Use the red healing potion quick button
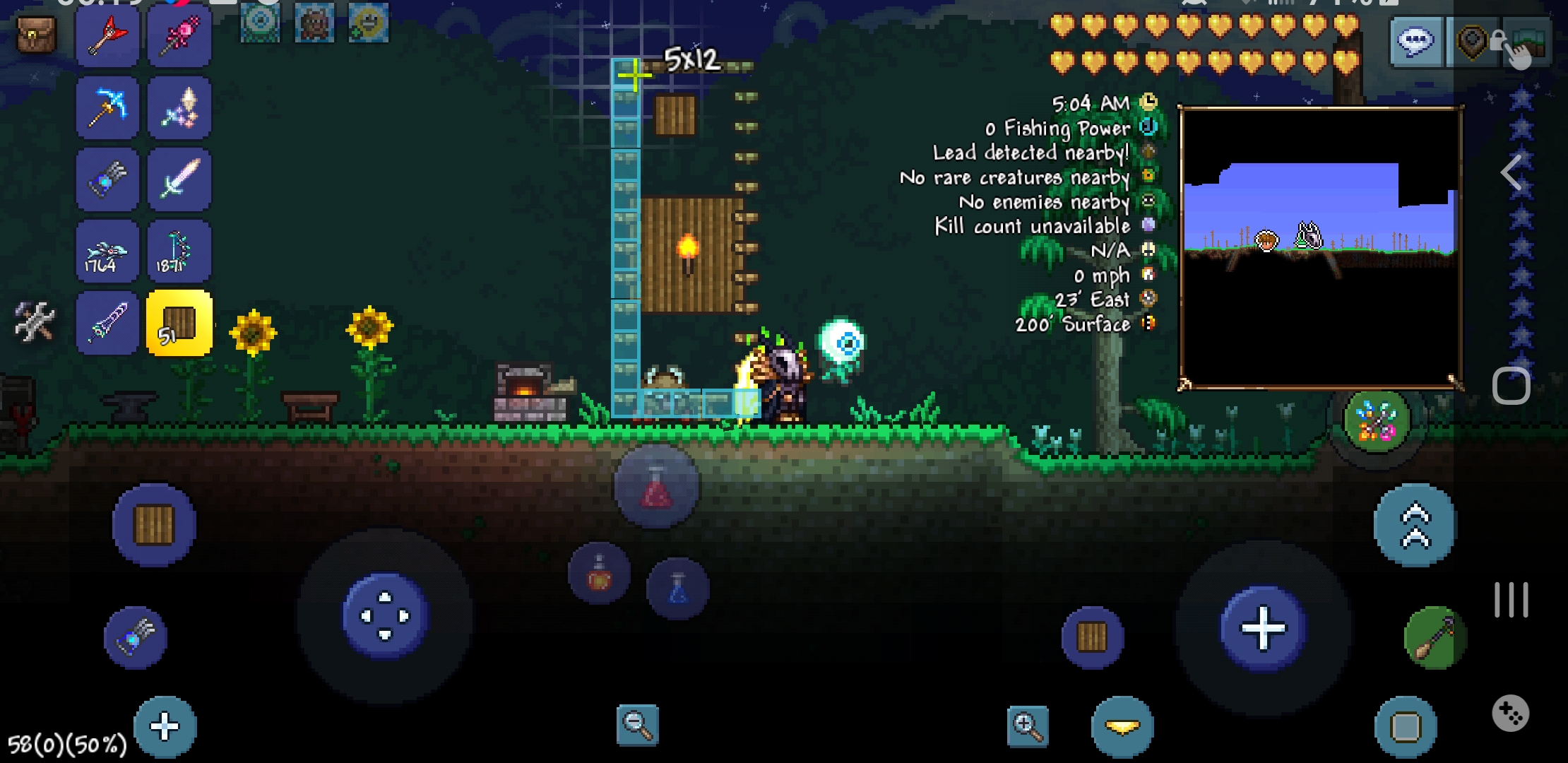 [656, 487]
